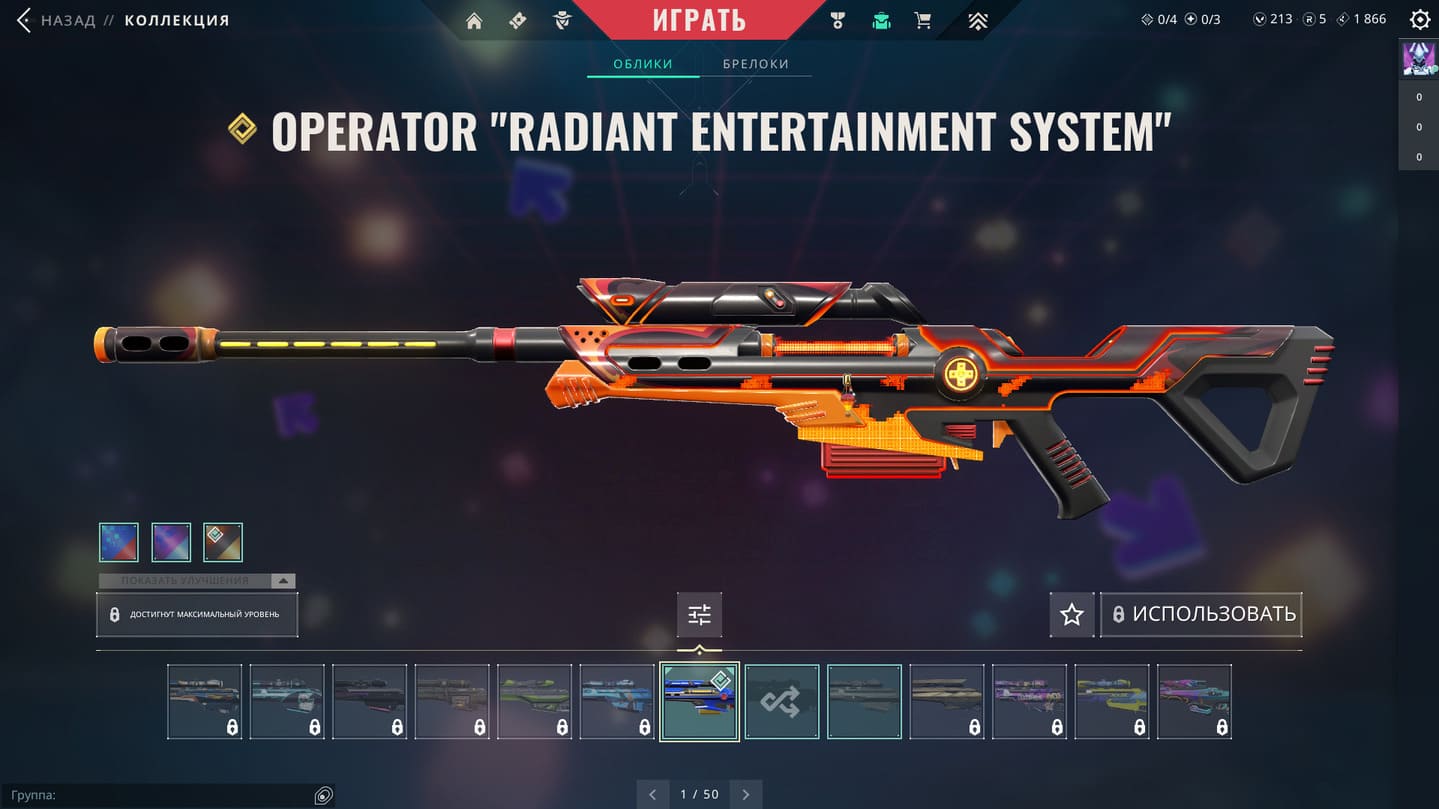Go to the next skin page

click(746, 795)
